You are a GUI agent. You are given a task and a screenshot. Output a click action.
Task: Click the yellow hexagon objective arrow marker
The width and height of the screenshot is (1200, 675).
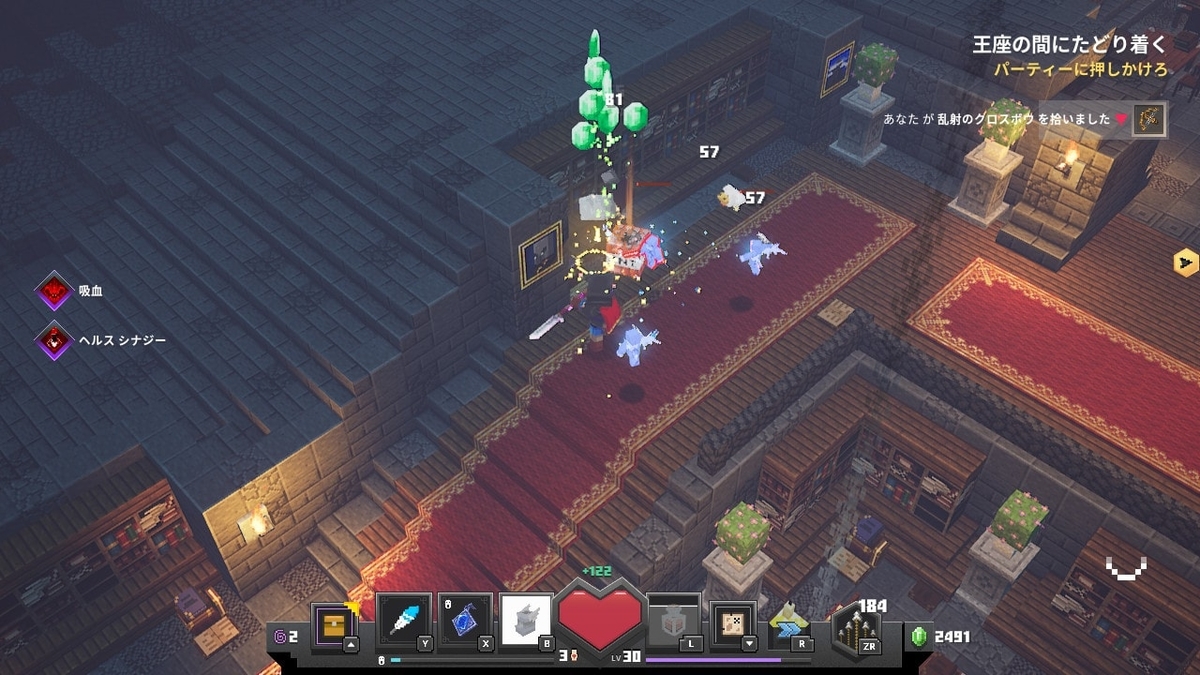pyautogui.click(x=1186, y=262)
